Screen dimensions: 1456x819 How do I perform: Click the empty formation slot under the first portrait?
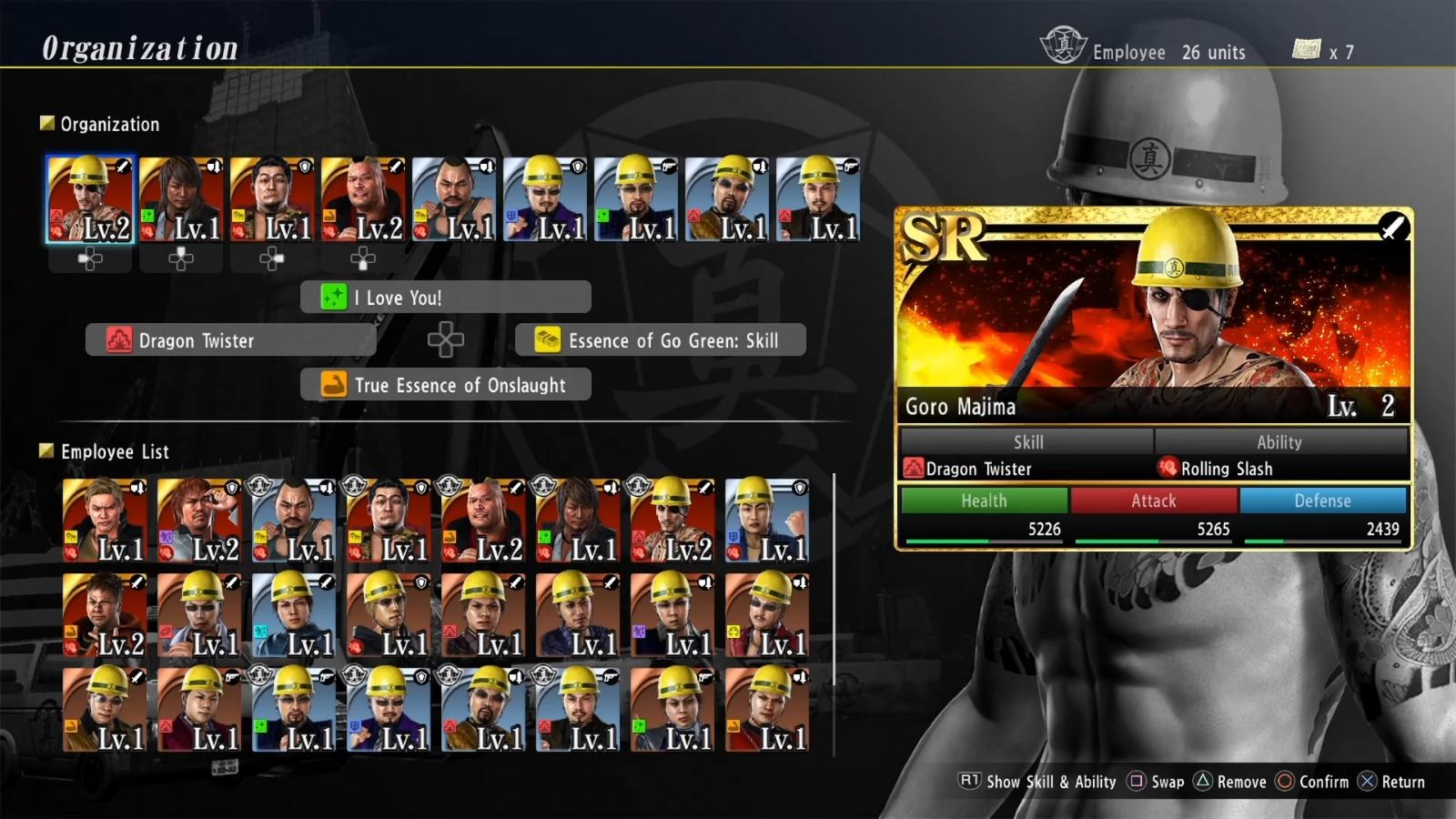click(x=87, y=259)
